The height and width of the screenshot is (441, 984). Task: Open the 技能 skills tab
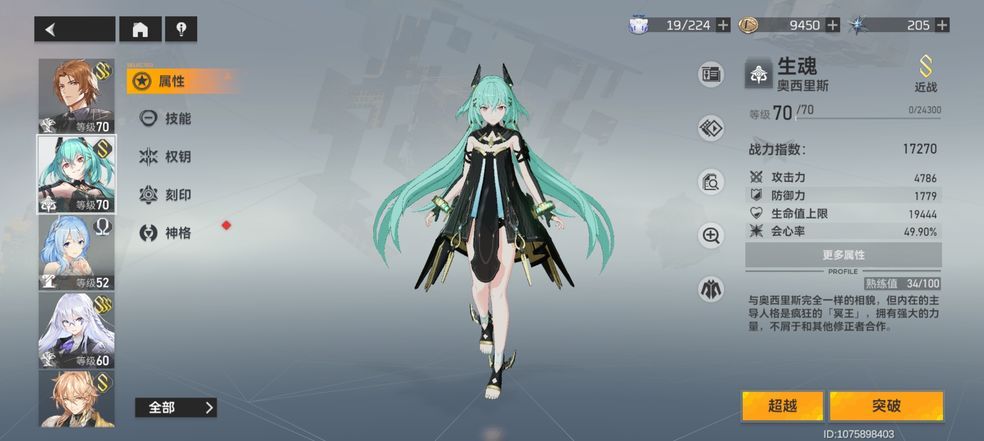[172, 118]
